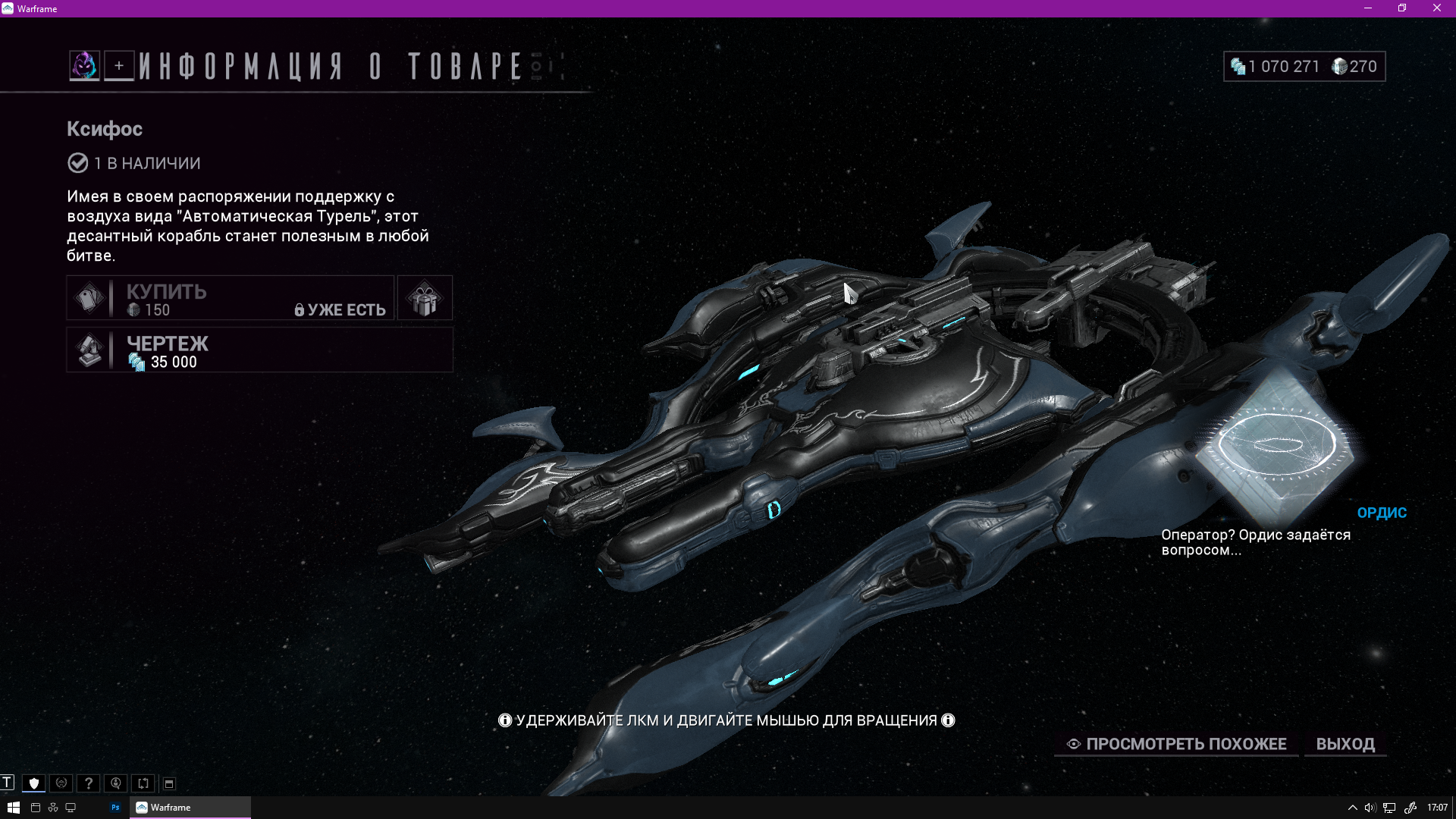This screenshot has width=1456, height=819.
Task: Click the player avatar icon
Action: (x=84, y=66)
